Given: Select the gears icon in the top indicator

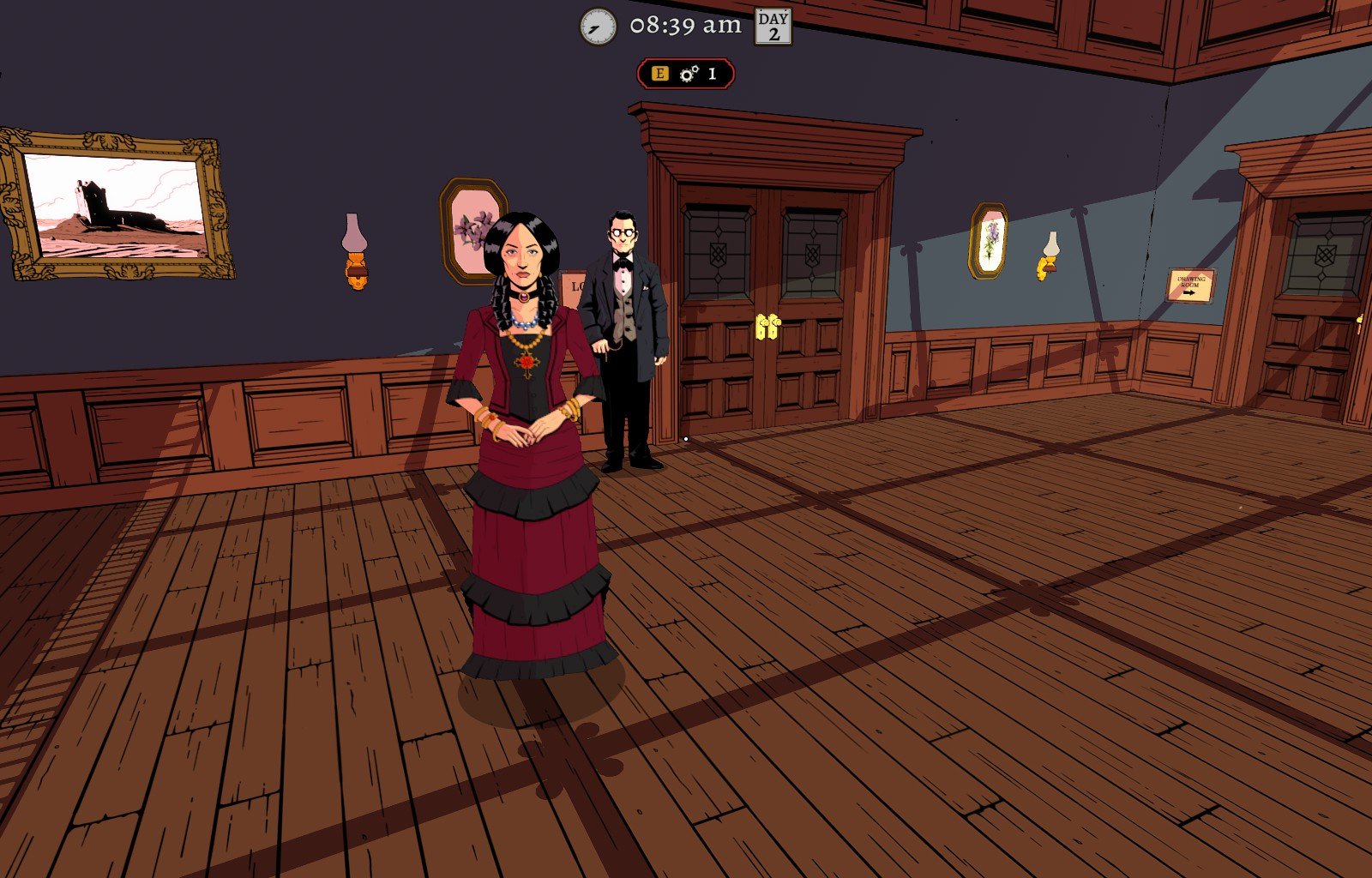Looking at the screenshot, I should point(689,75).
